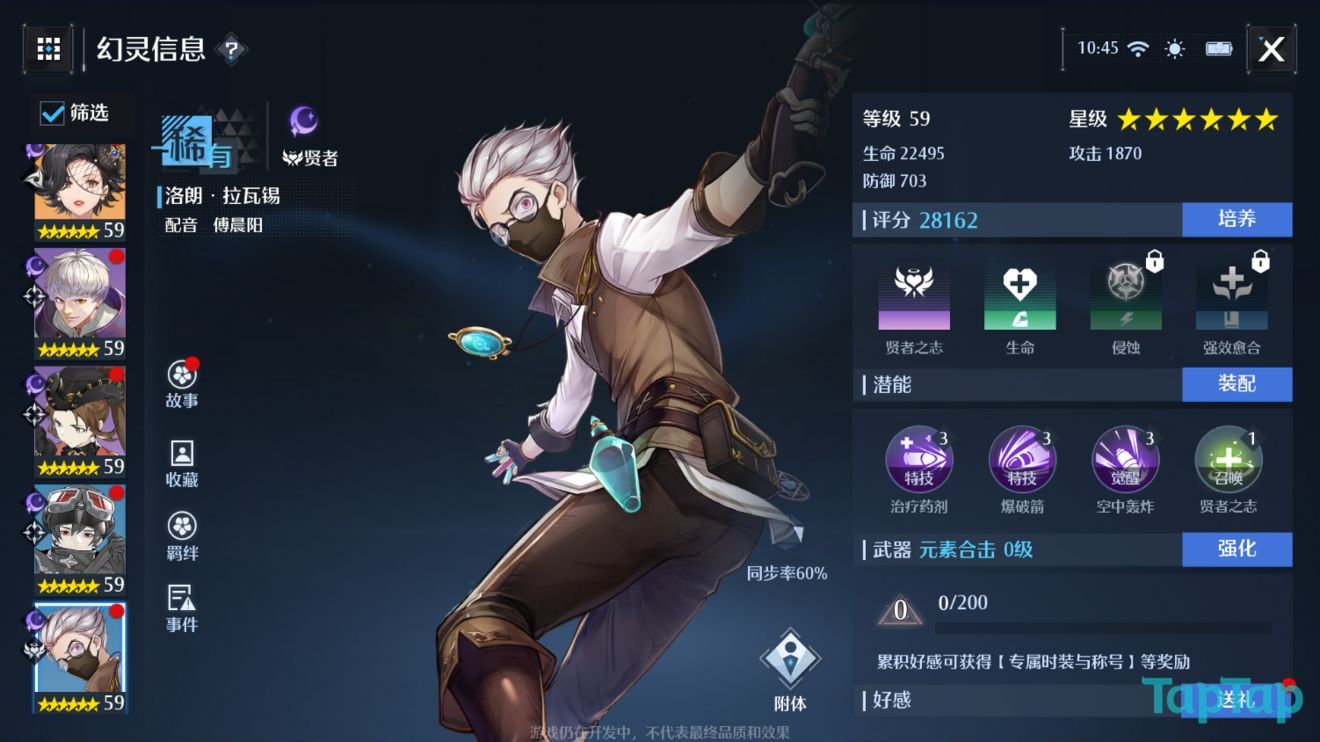The width and height of the screenshot is (1320, 742).
Task: Select the 治疗药剂 special skill icon
Action: (919, 459)
